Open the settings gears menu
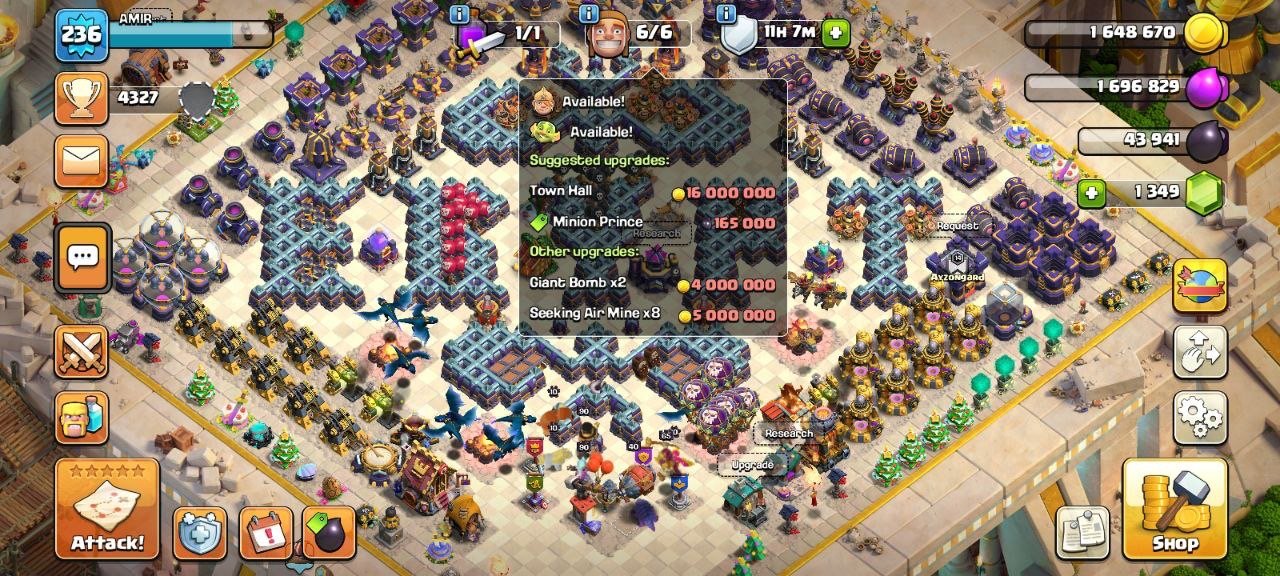This screenshot has width=1280, height=576. (x=1200, y=417)
